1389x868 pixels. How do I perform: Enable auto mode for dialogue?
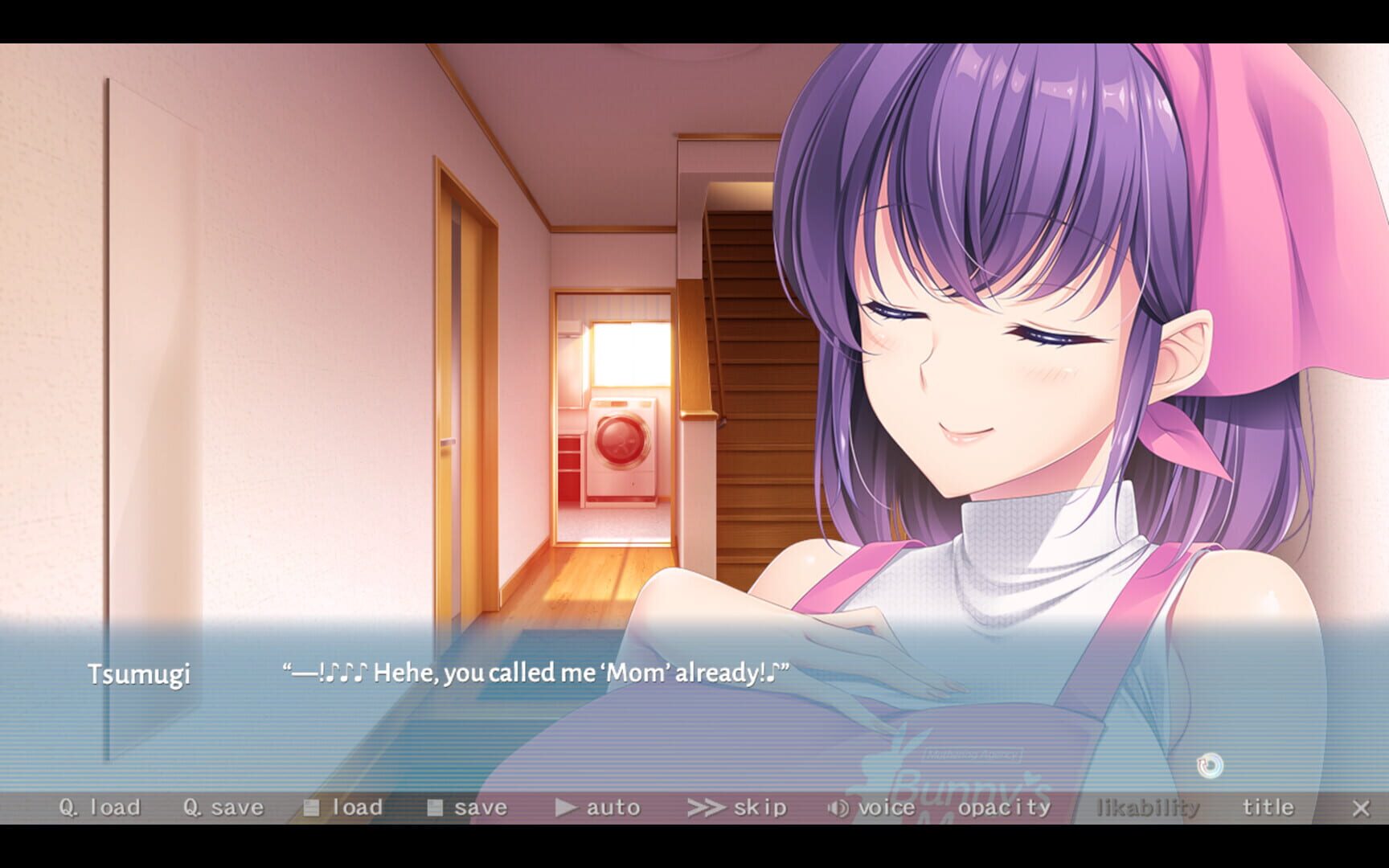coord(613,807)
